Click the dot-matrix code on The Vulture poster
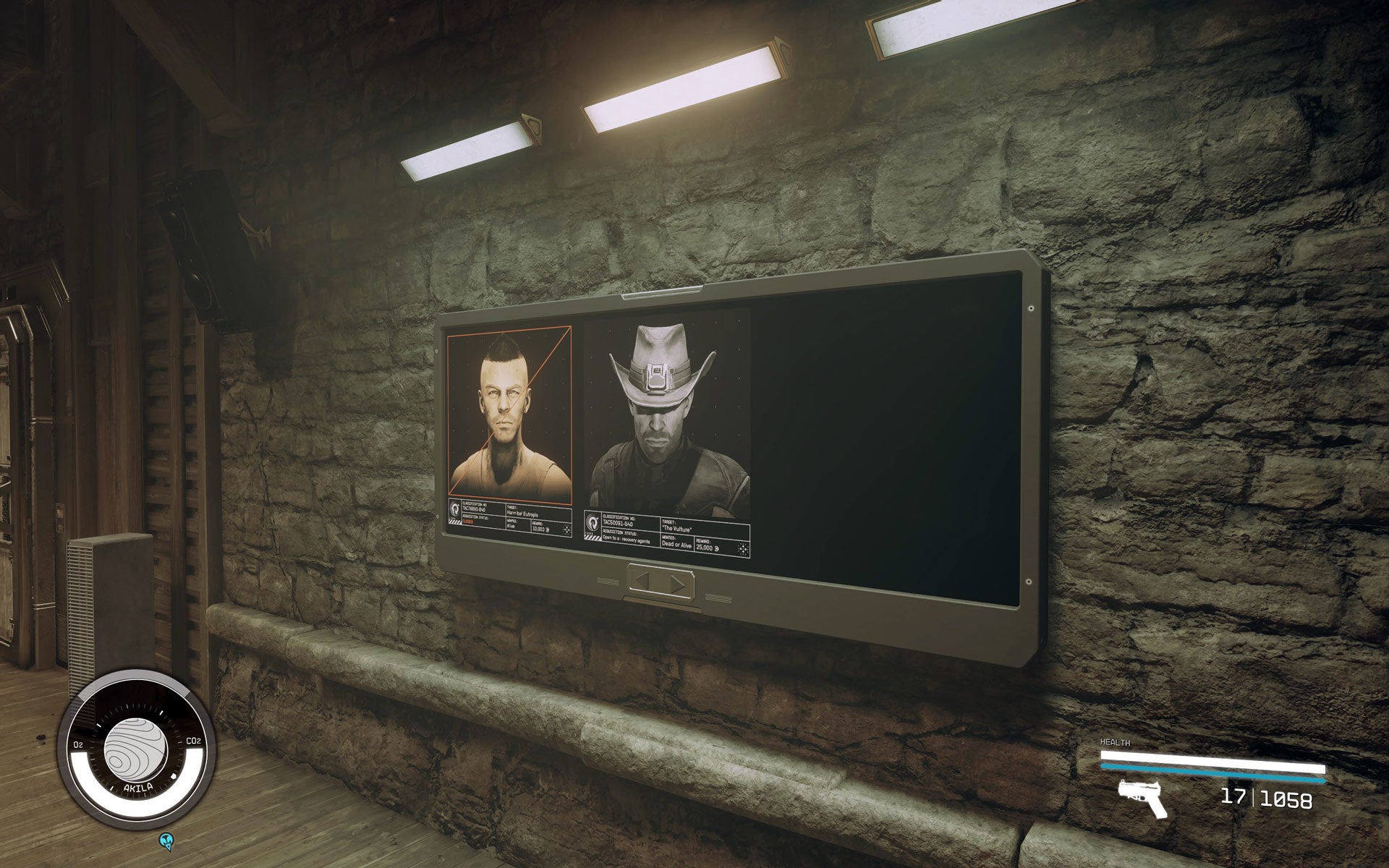The image size is (1389, 868). (x=744, y=548)
